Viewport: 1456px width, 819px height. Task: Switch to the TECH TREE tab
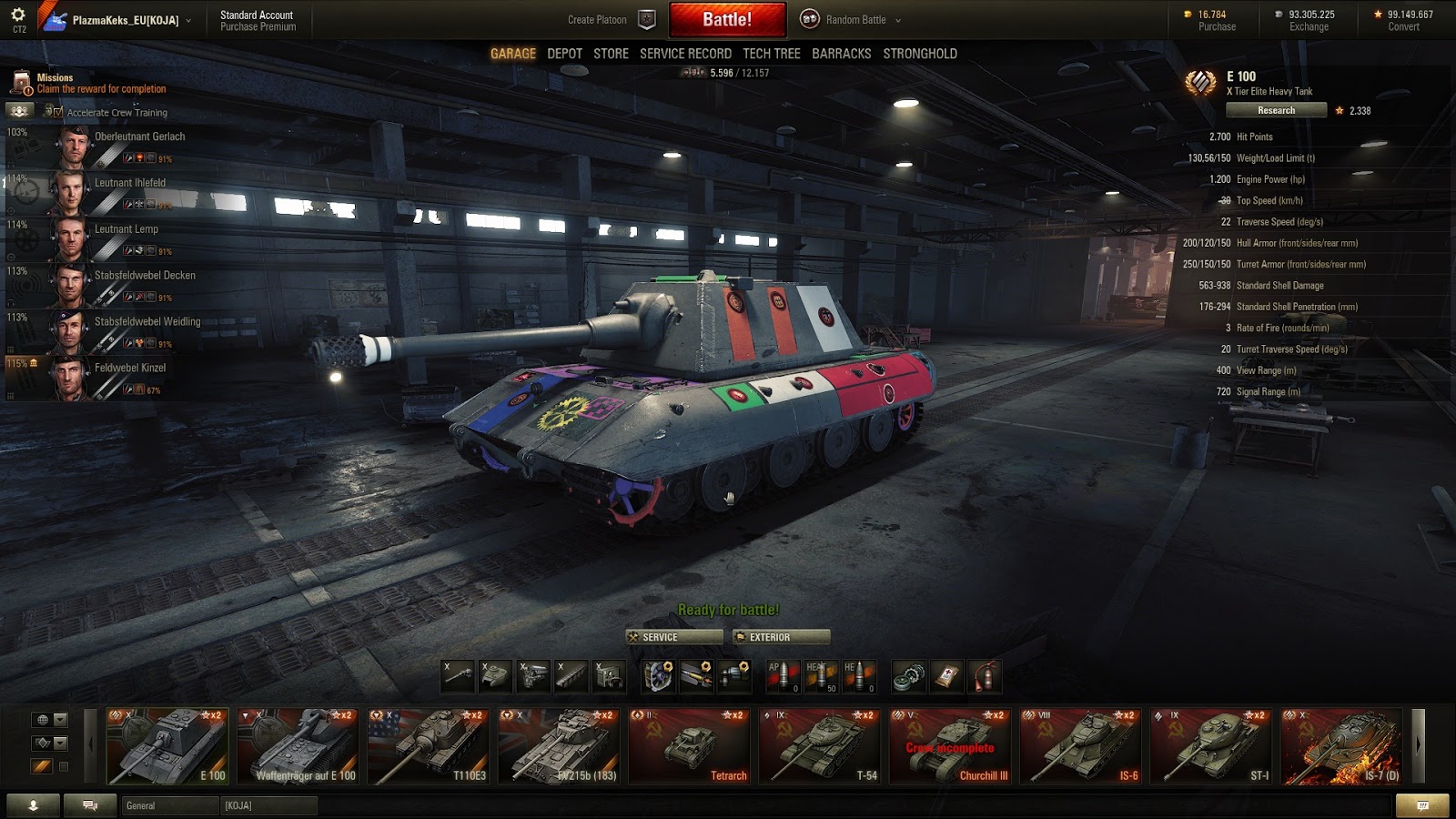pos(771,54)
